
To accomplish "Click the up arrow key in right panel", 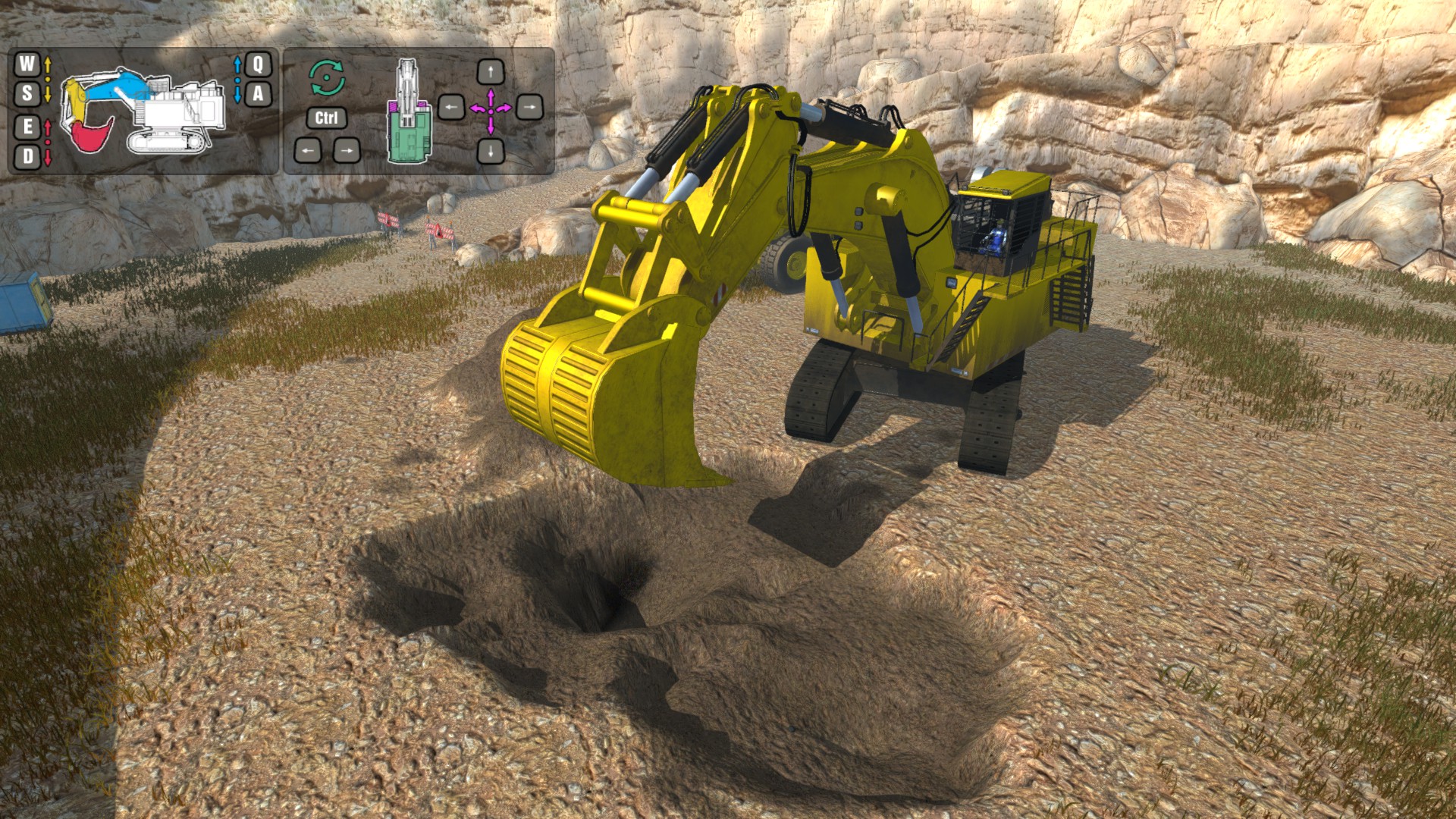I will tap(491, 71).
